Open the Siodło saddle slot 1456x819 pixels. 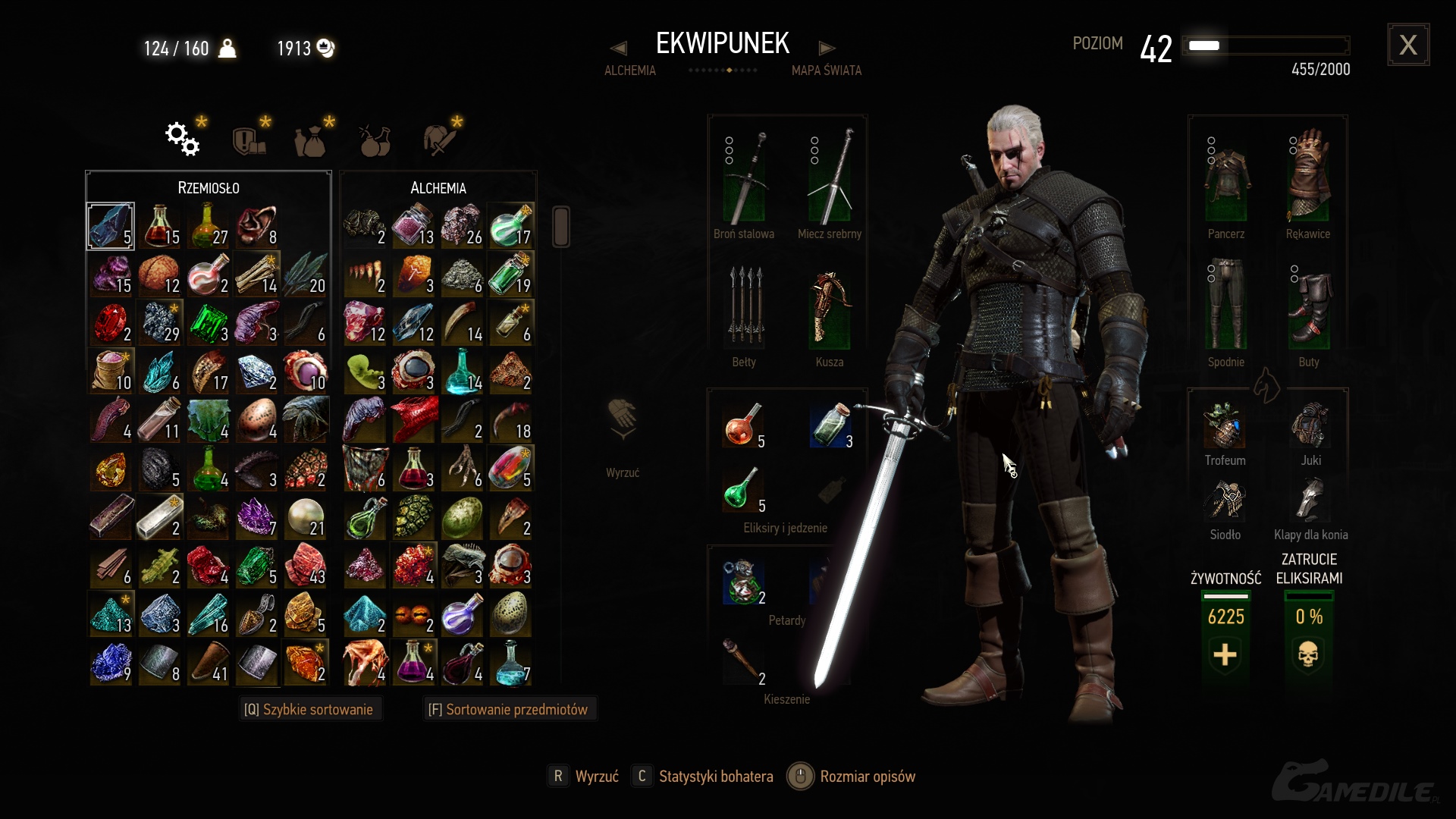pos(1225,500)
